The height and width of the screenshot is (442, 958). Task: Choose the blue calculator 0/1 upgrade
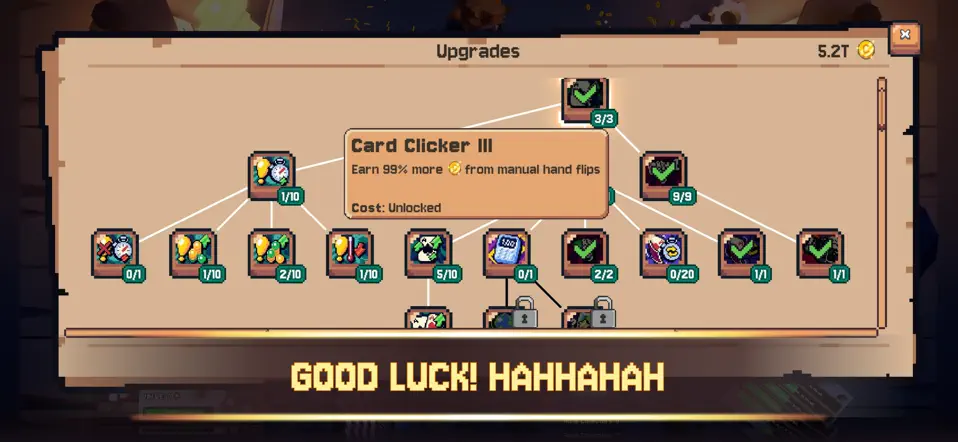coord(506,253)
